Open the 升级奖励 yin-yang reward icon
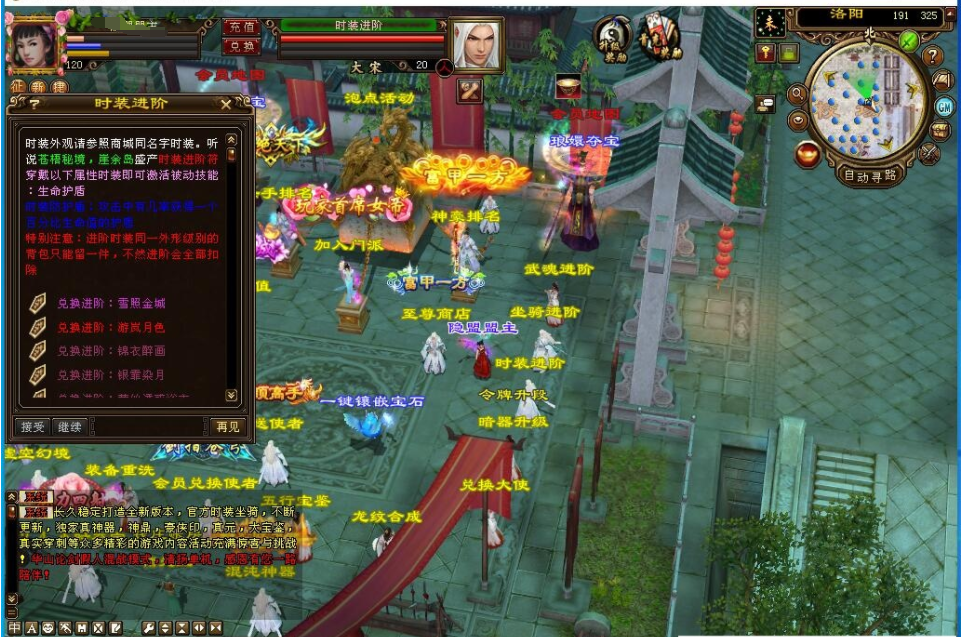Viewport: 962px width, 637px height. [613, 38]
